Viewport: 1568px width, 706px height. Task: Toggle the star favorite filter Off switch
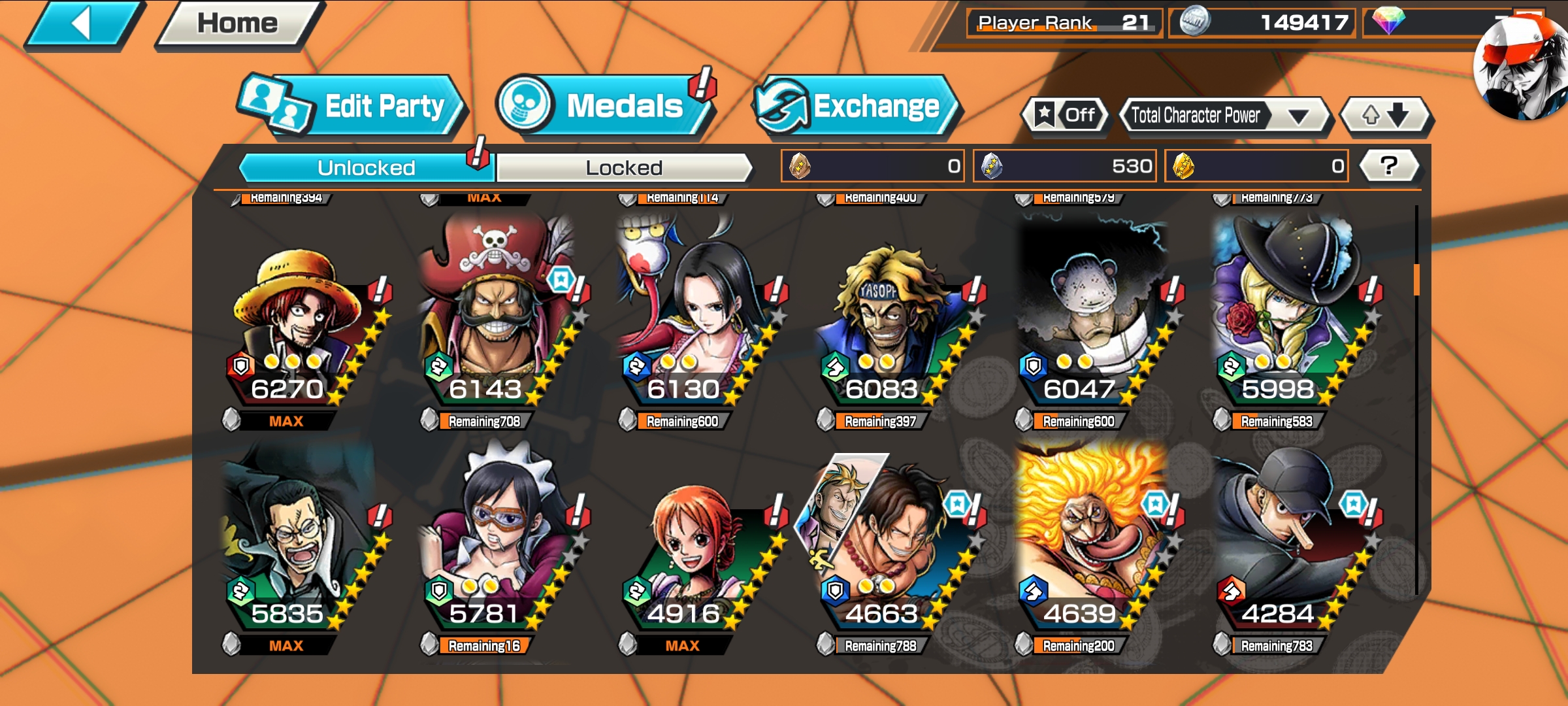click(1065, 115)
